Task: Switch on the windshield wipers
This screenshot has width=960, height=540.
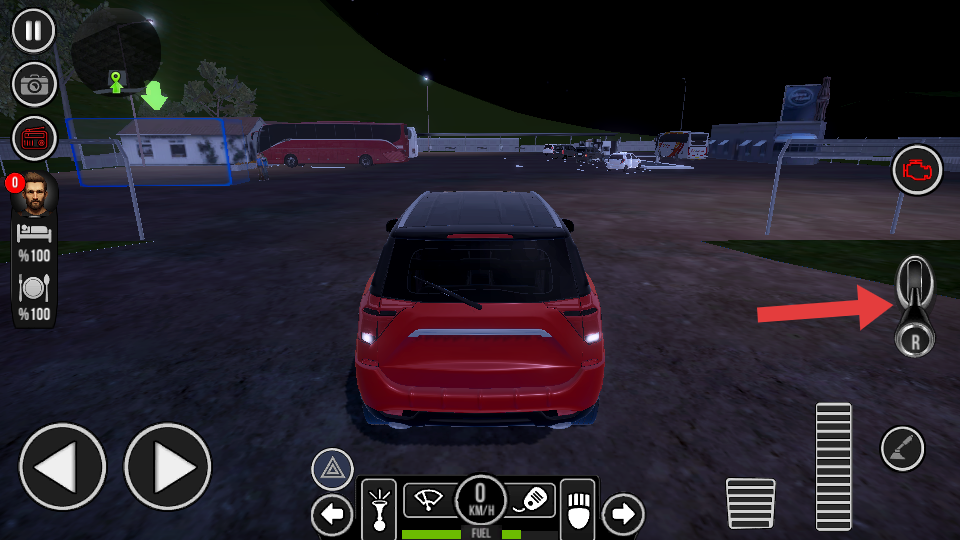Action: (430, 498)
